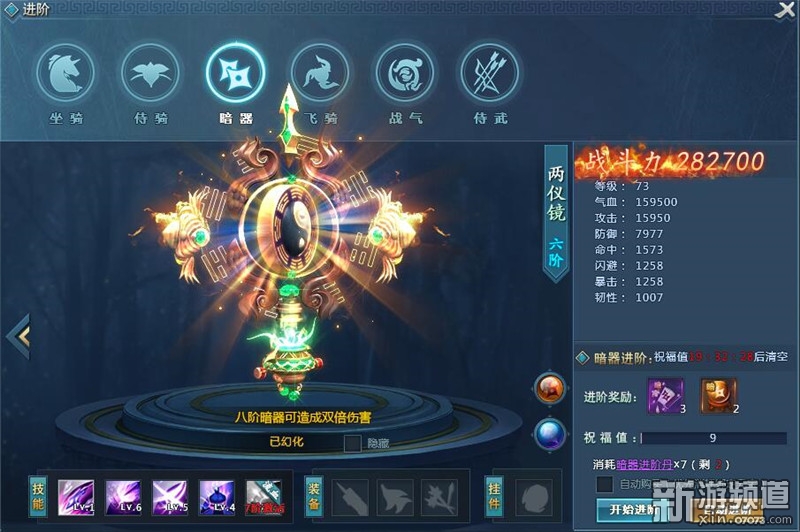Toggle the 隐藏 hide checkbox
The width and height of the screenshot is (800, 532).
[x=352, y=442]
